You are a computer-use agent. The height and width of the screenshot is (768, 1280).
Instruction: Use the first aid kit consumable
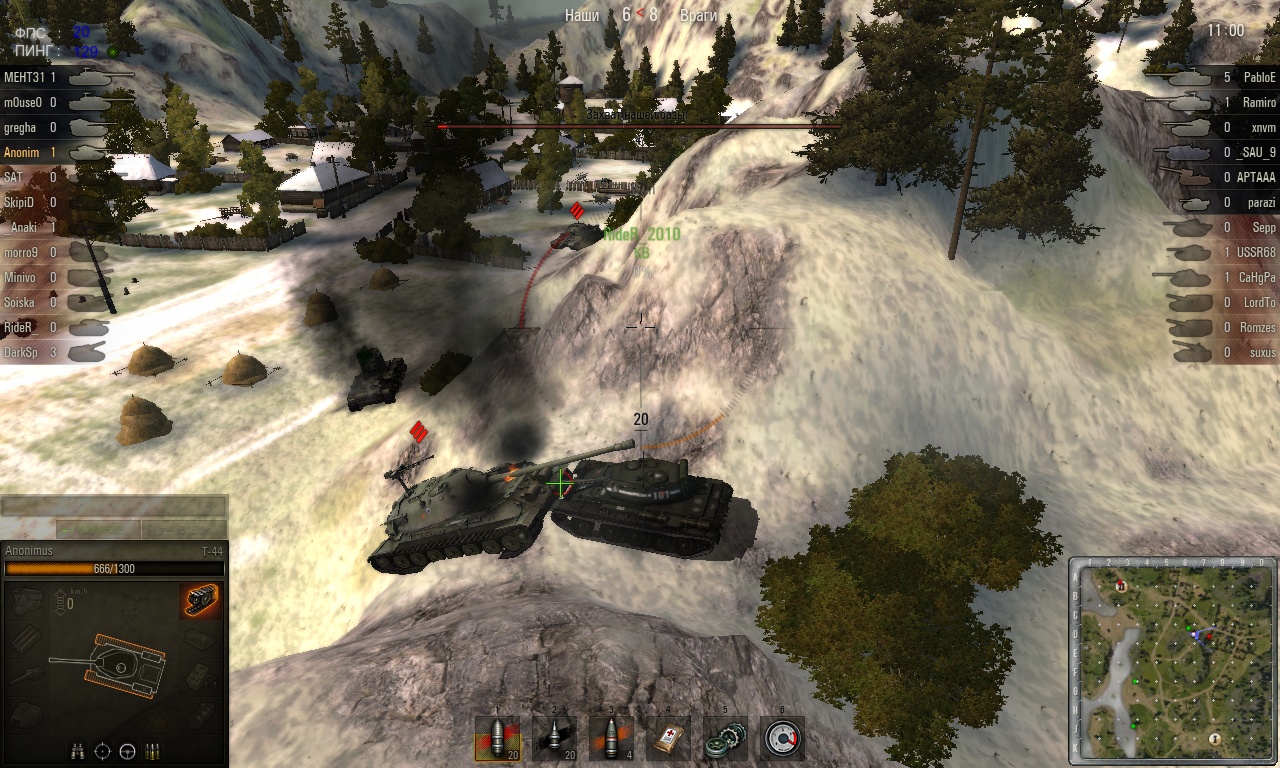pos(667,739)
